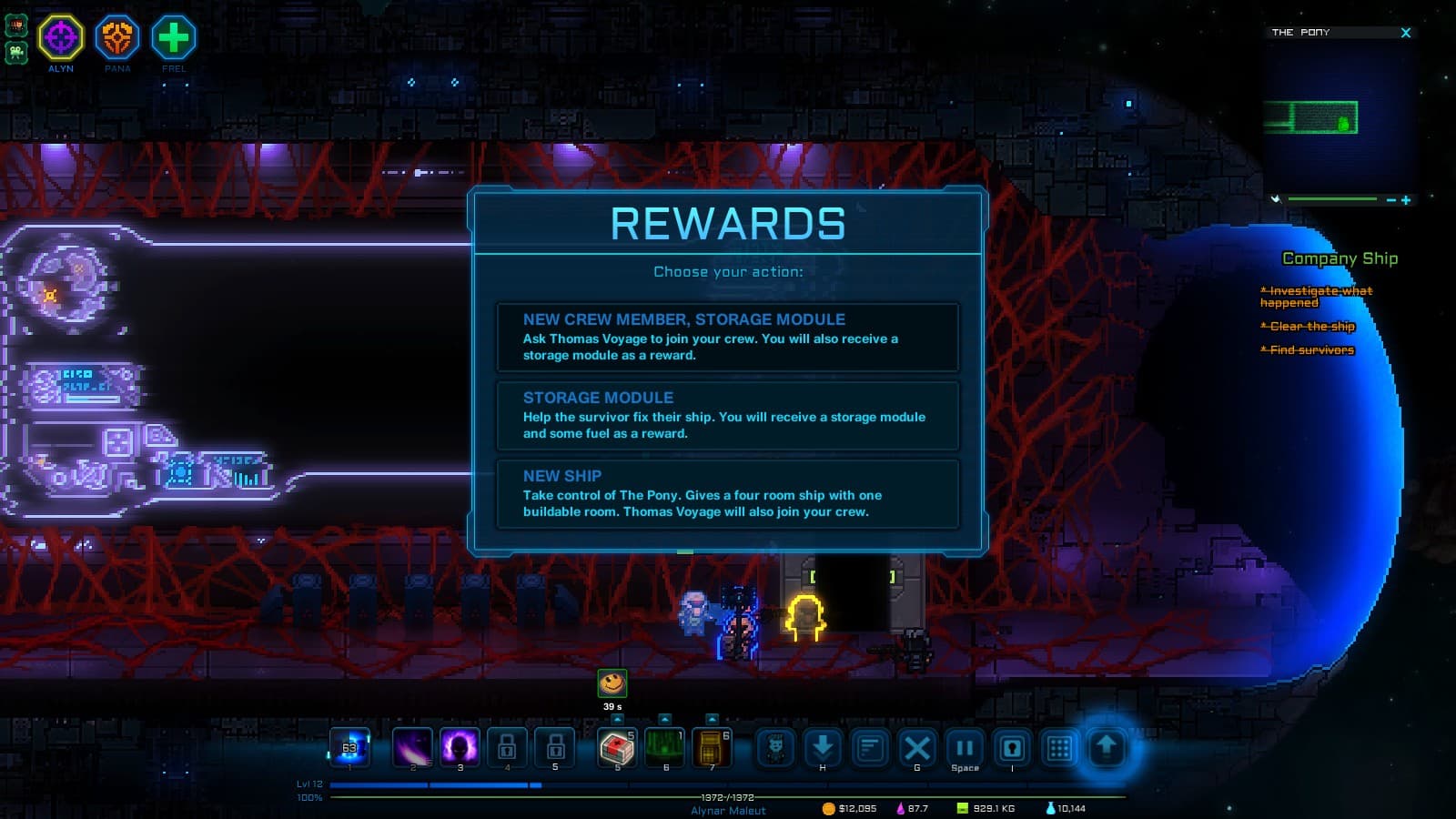Image resolution: width=1456 pixels, height=819 pixels.
Task: Use the red crate item in slot 5
Action: (x=617, y=748)
